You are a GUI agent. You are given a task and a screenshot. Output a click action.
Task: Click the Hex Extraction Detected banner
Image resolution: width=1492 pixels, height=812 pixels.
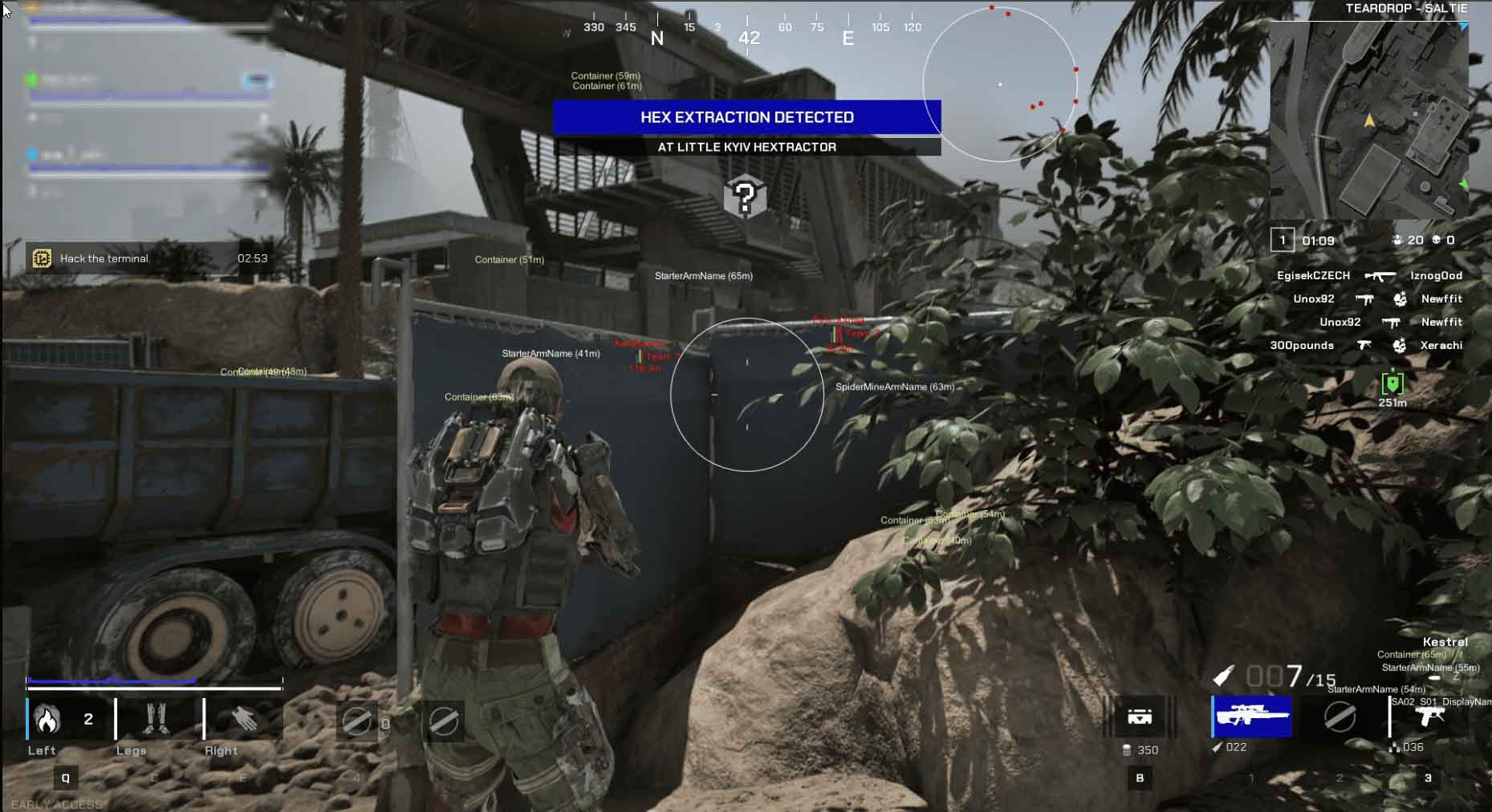(x=746, y=117)
